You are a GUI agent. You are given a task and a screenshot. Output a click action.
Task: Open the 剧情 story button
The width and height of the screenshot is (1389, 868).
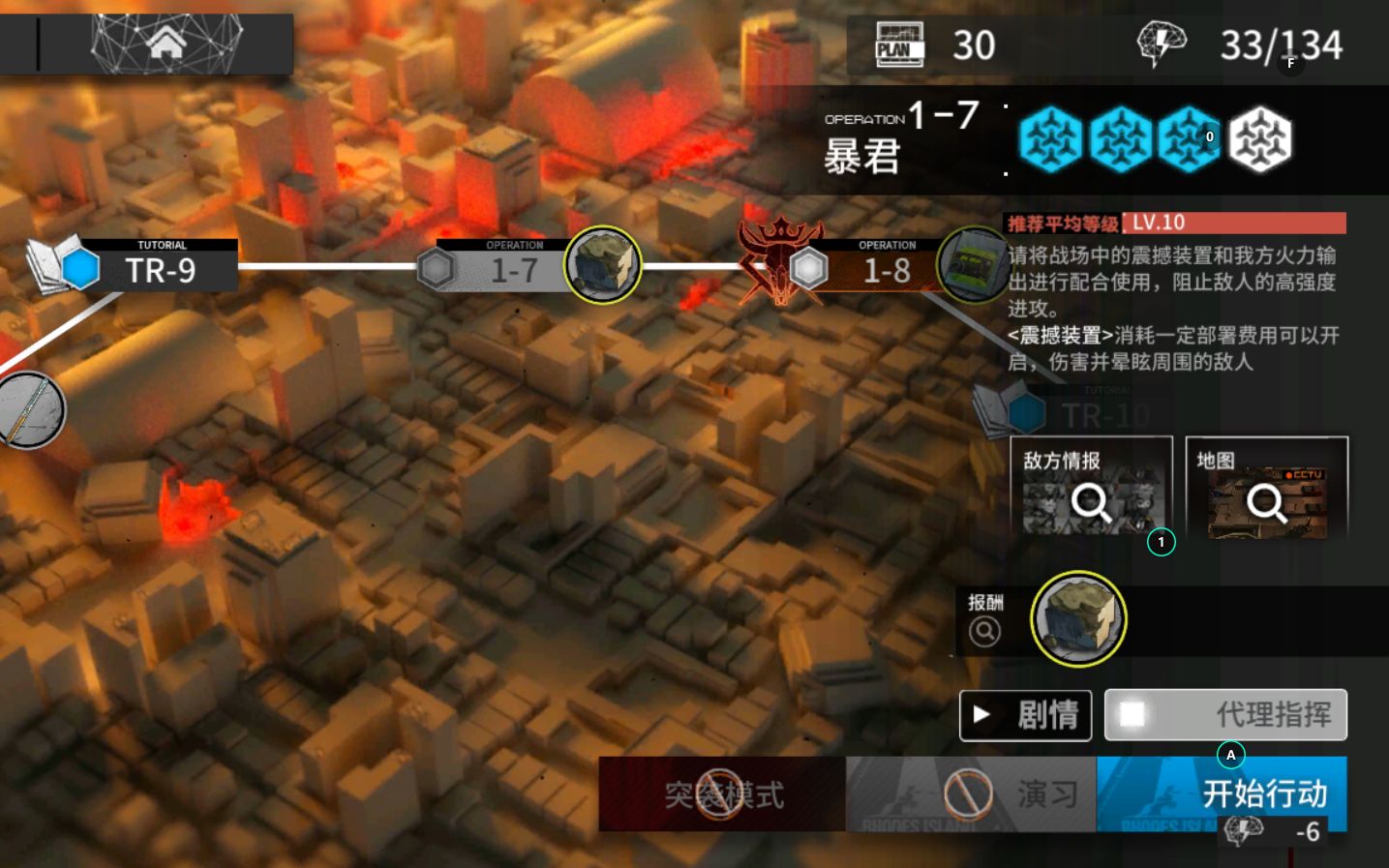tap(1023, 715)
